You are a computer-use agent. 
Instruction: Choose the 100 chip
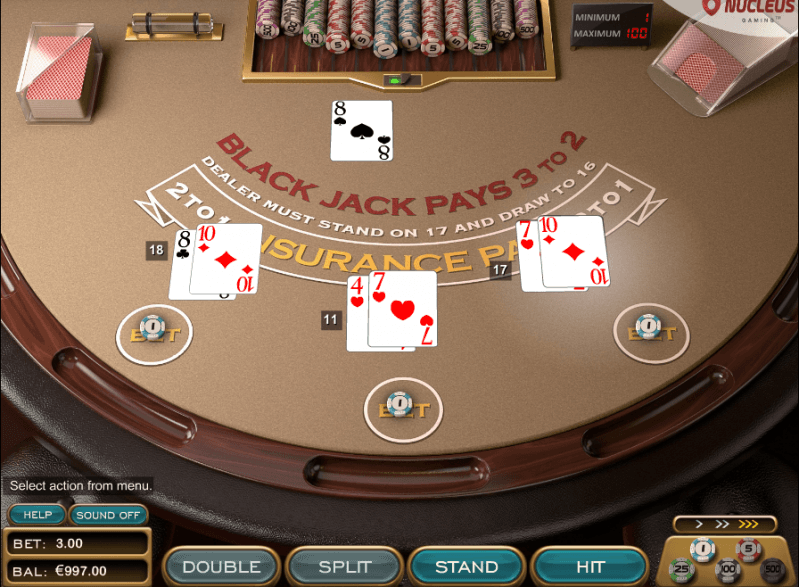pos(727,572)
